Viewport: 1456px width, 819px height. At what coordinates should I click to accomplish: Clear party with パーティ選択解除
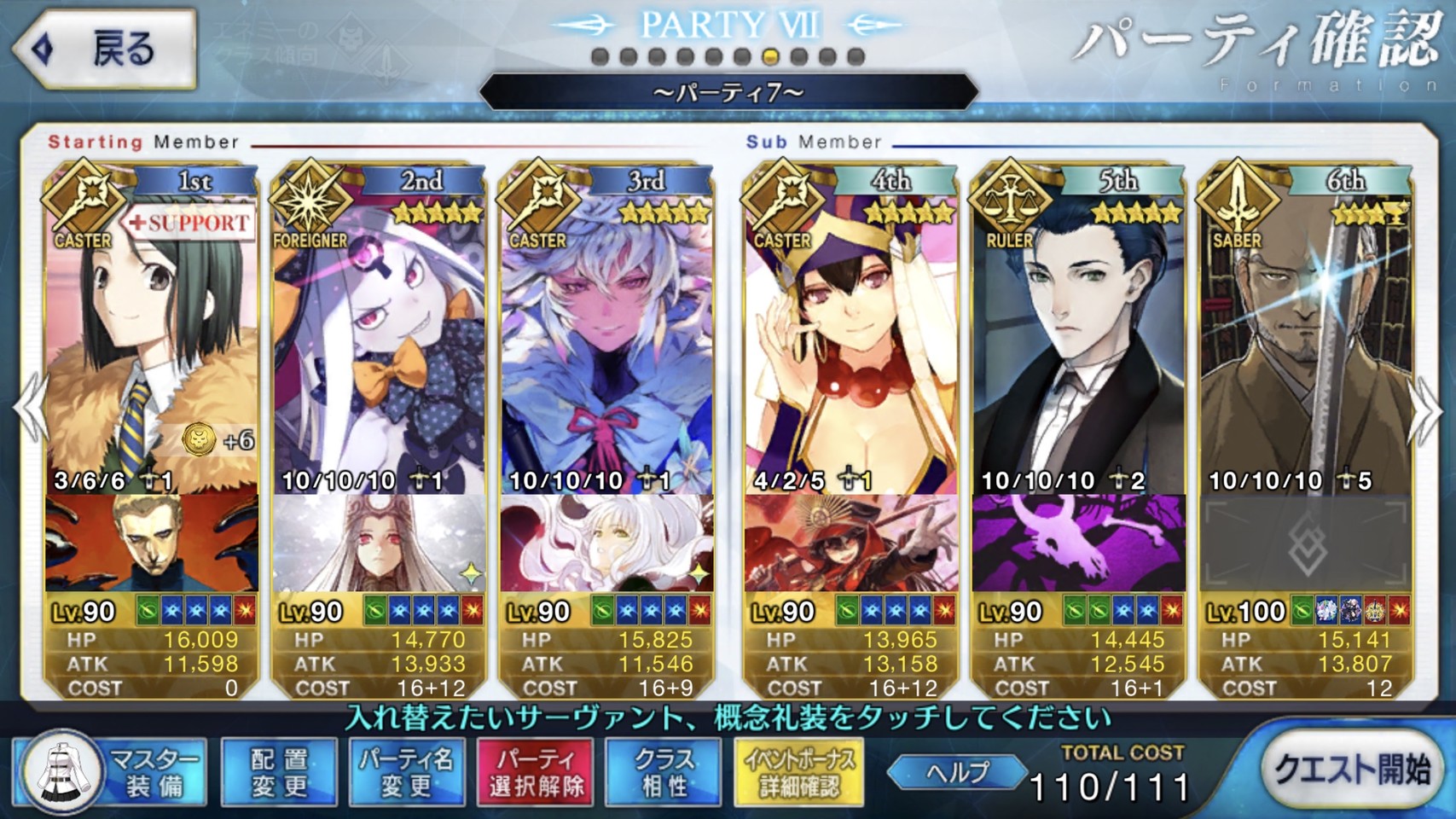click(536, 772)
